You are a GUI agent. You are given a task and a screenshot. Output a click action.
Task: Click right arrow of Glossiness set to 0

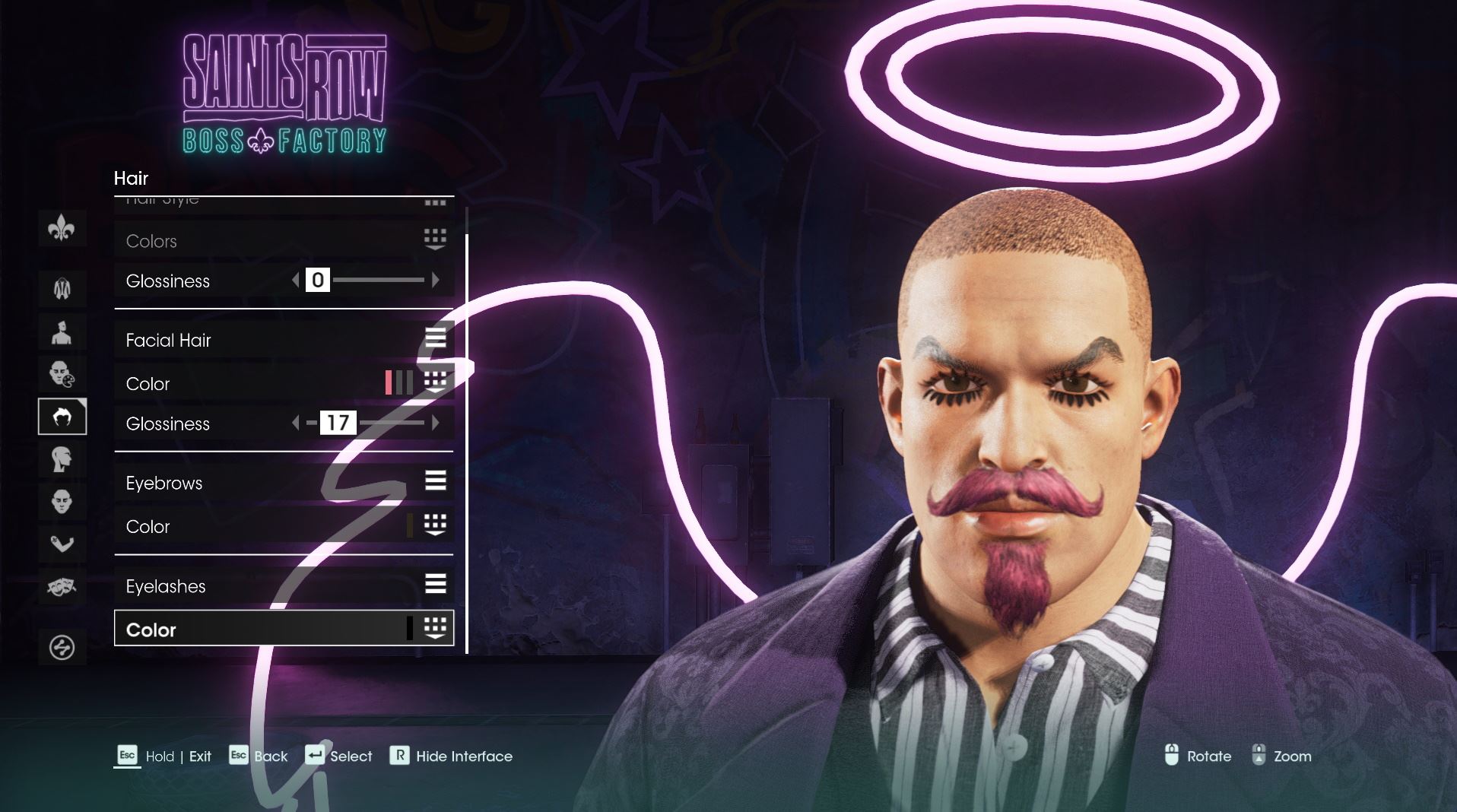(x=436, y=281)
